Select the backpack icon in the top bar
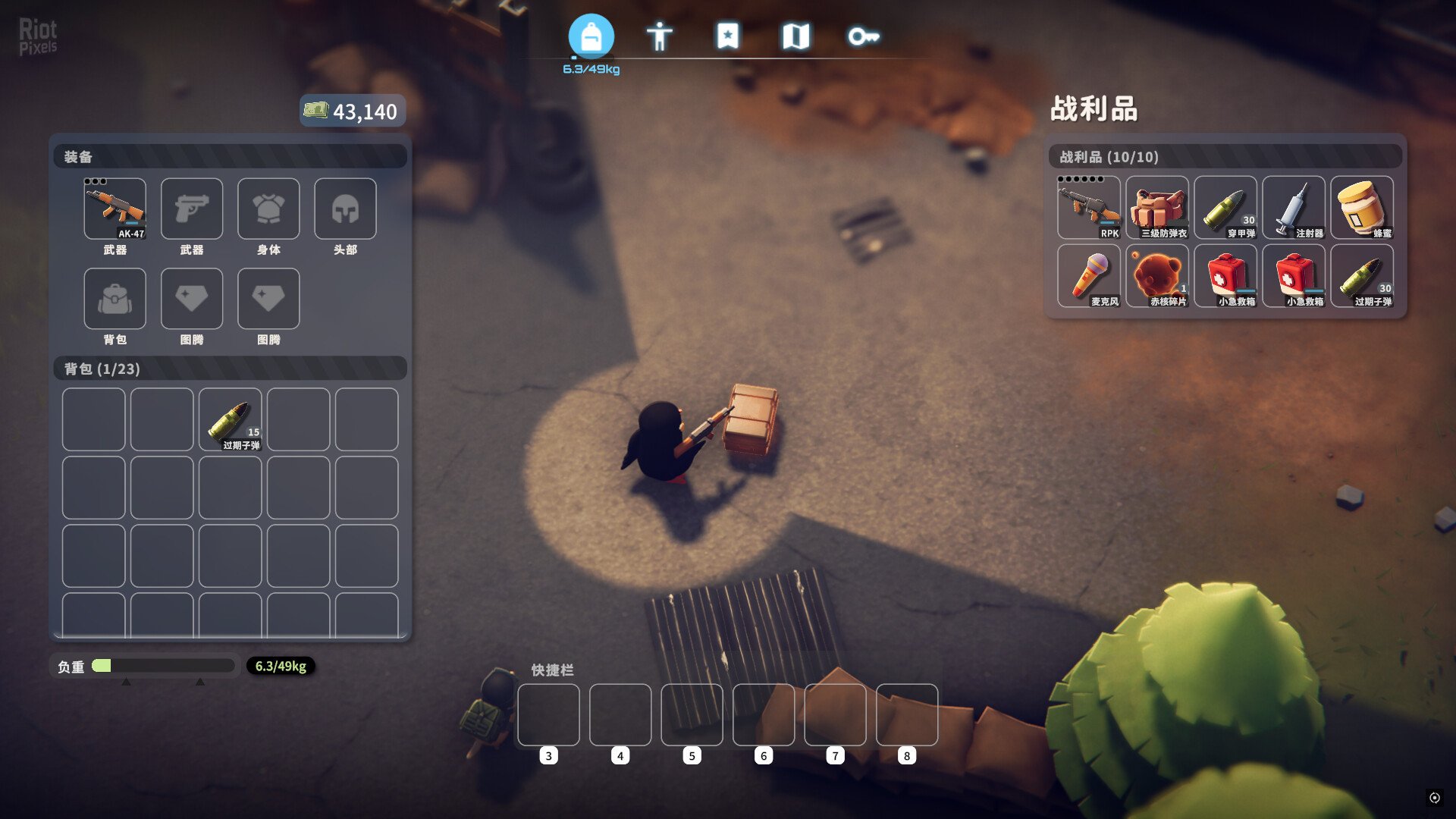Screen dimensions: 1456x819 point(591,34)
